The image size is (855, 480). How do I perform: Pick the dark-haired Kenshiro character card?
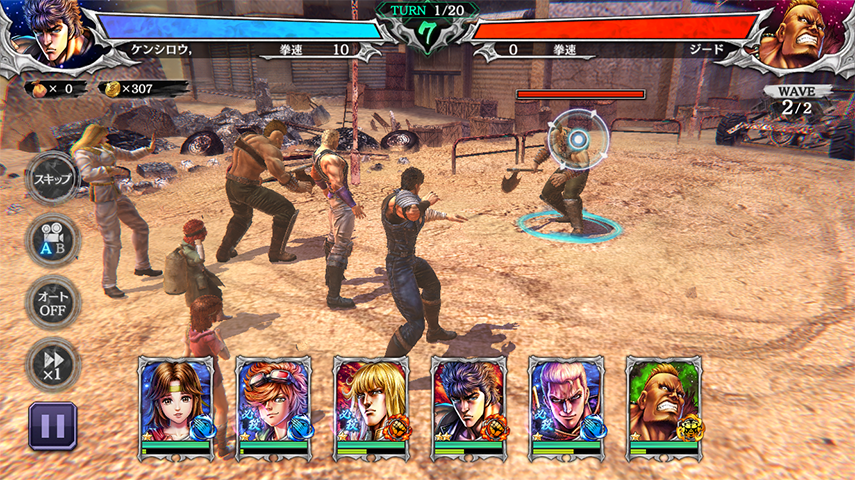[469, 406]
